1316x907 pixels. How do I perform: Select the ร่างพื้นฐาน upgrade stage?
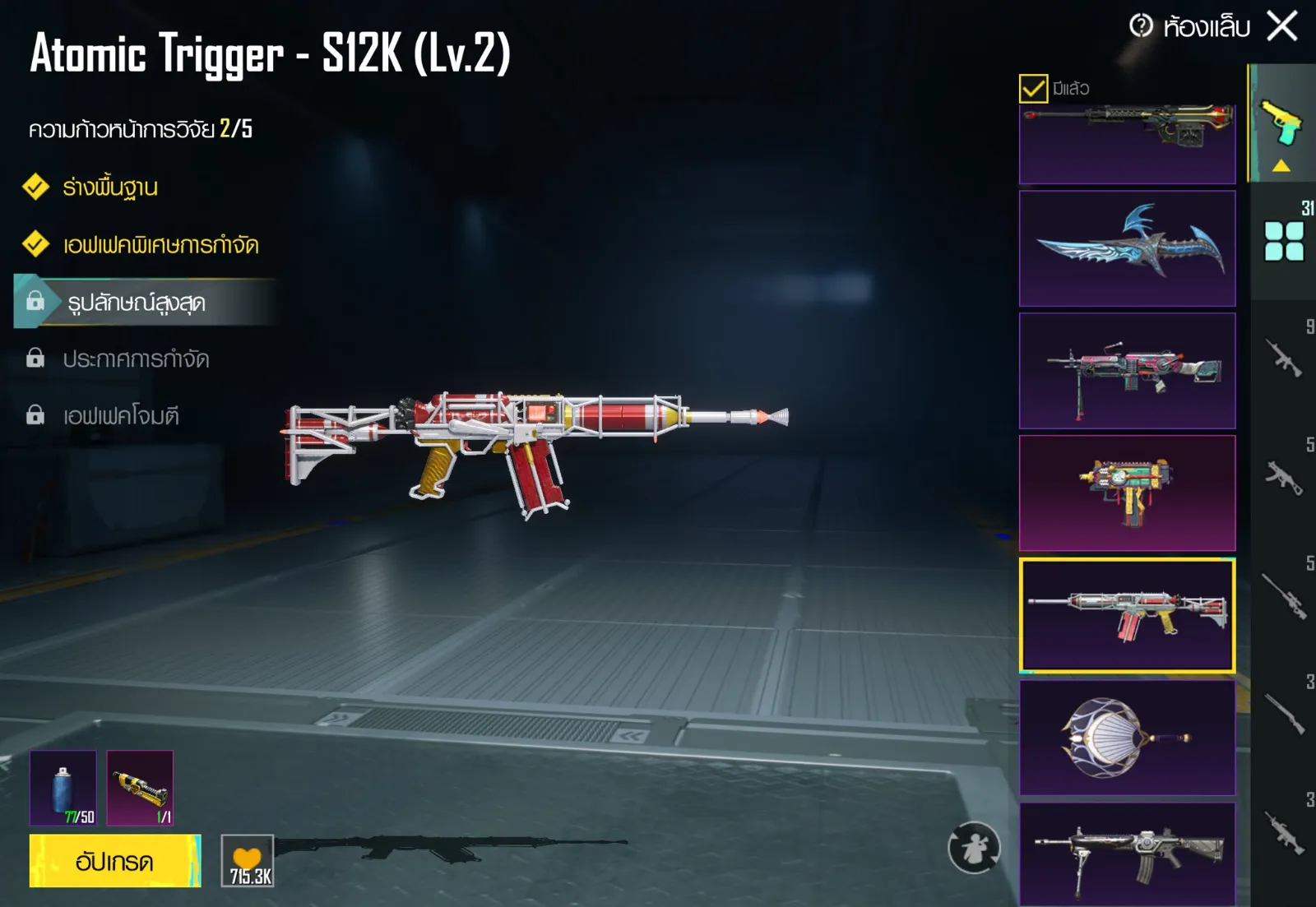tap(110, 187)
